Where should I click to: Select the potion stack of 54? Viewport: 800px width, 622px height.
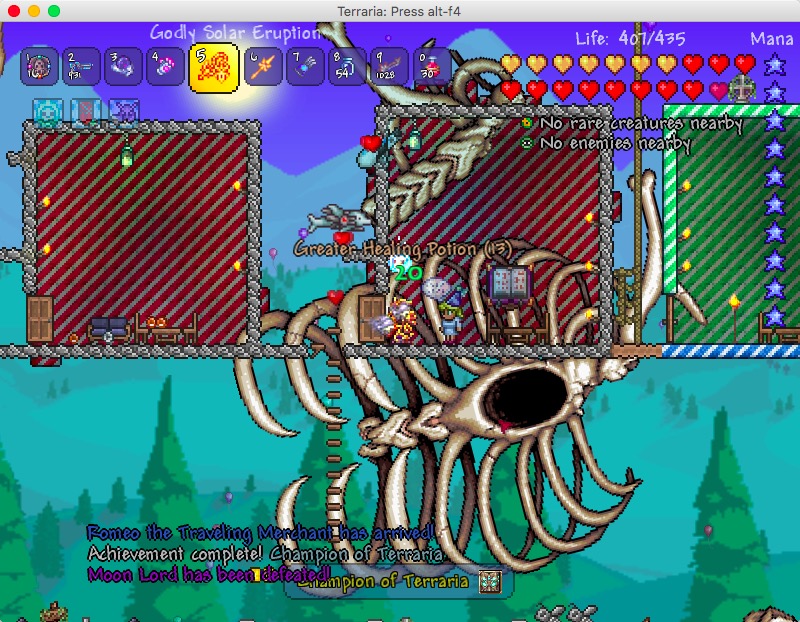(346, 67)
